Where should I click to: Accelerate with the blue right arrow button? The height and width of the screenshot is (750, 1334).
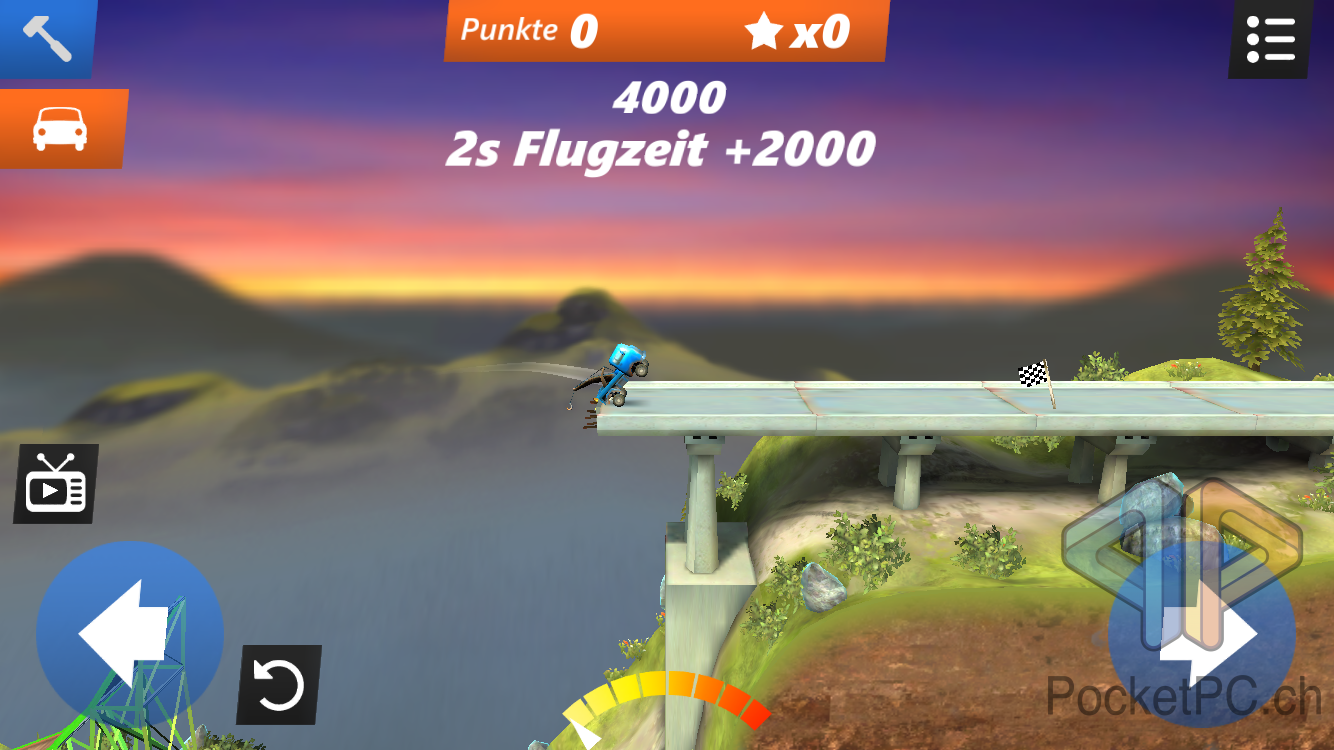[x=1202, y=636]
